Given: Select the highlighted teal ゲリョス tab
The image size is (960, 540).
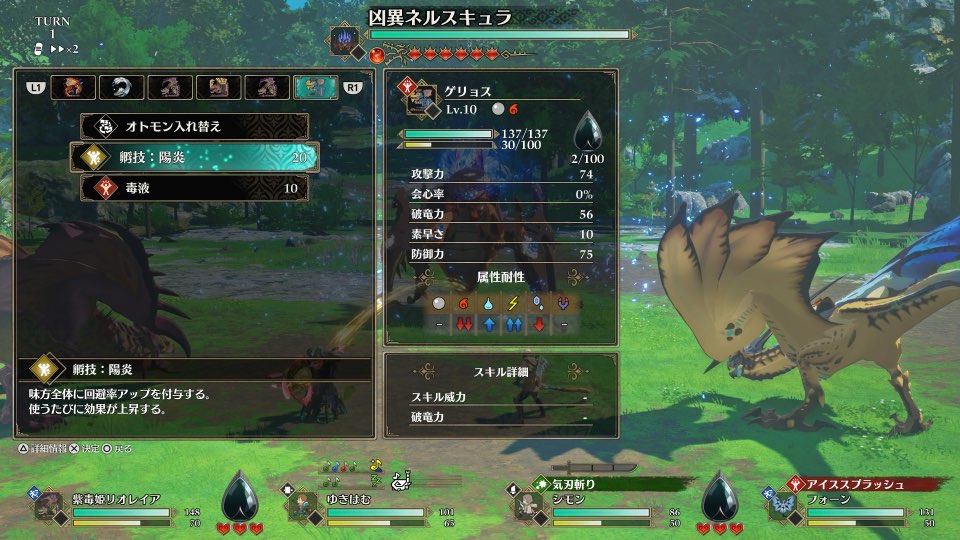Looking at the screenshot, I should [x=315, y=88].
